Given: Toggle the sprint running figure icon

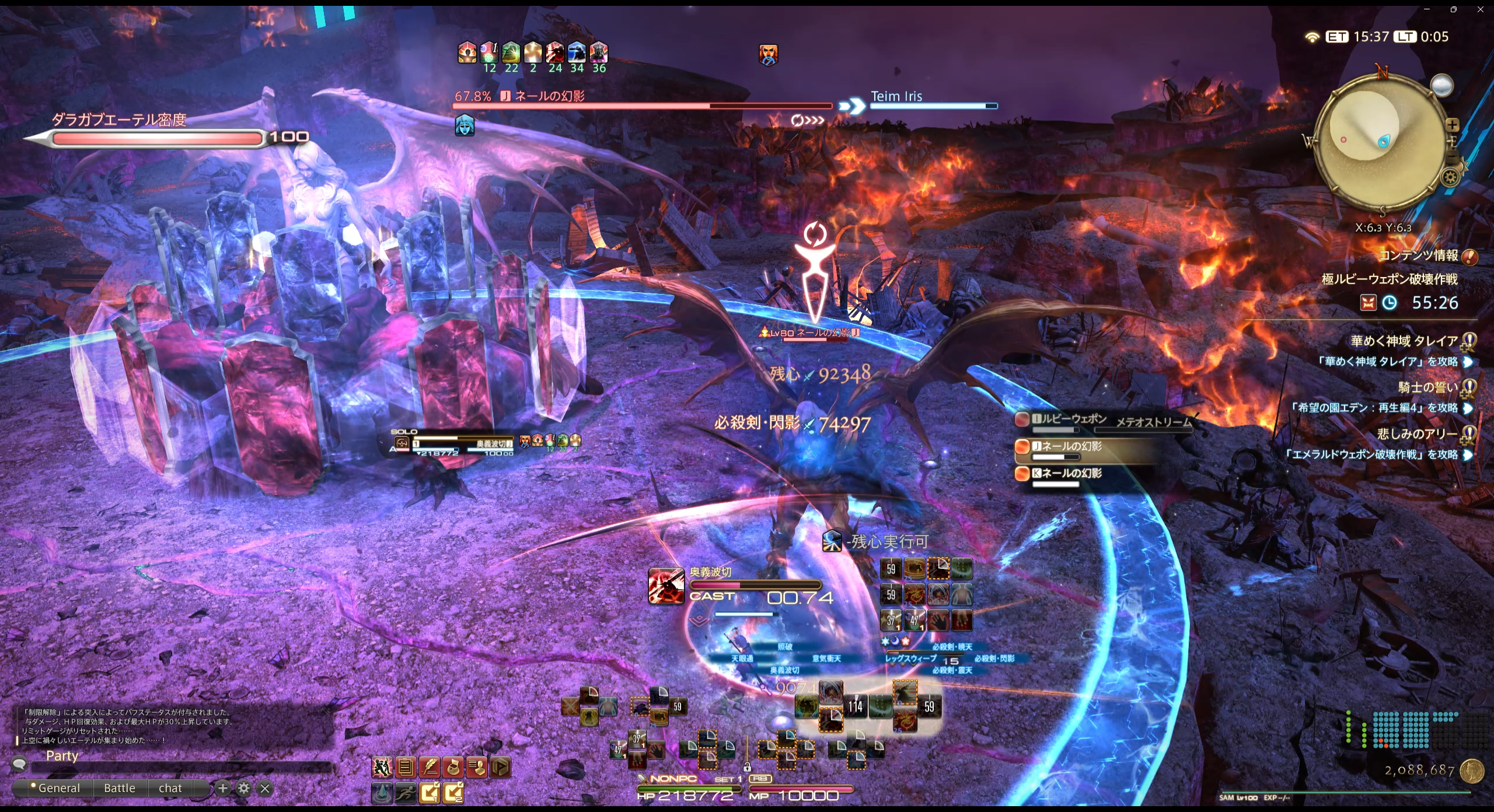Looking at the screenshot, I should (406, 793).
